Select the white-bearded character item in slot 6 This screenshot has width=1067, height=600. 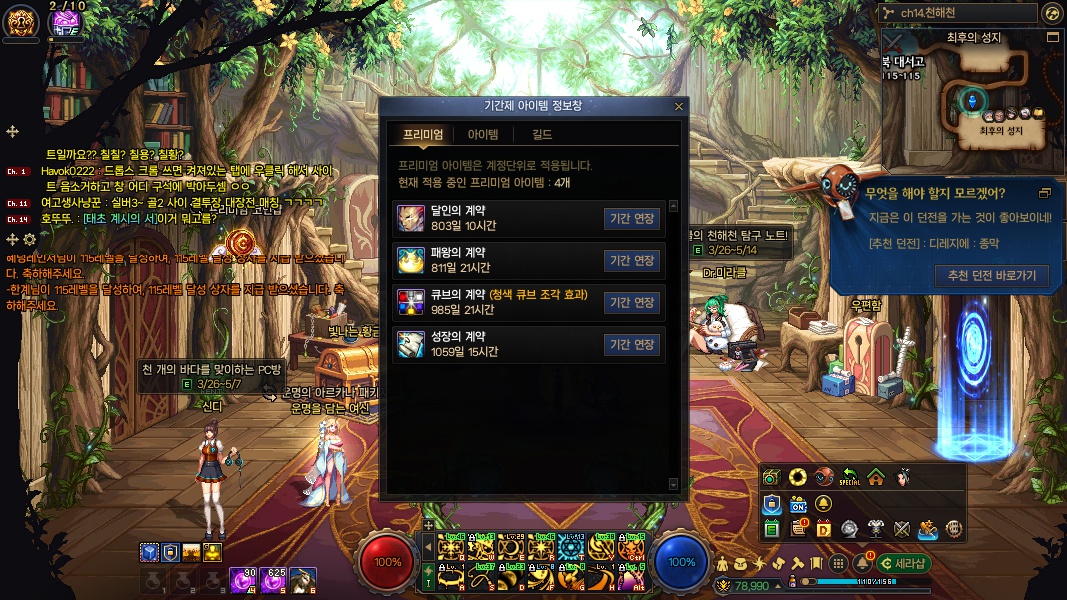304,578
